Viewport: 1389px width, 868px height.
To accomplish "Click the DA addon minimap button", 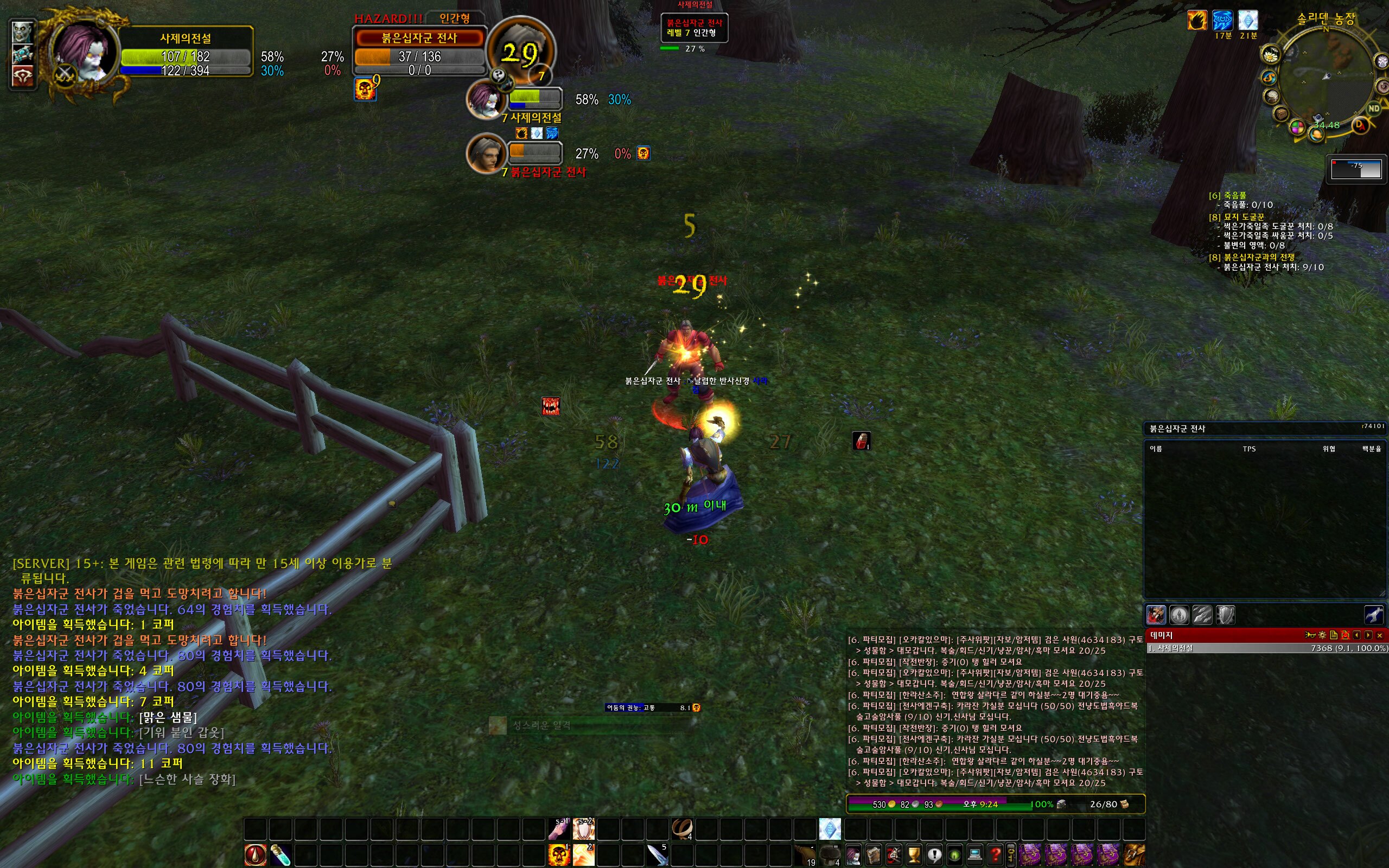I will tap(1359, 125).
